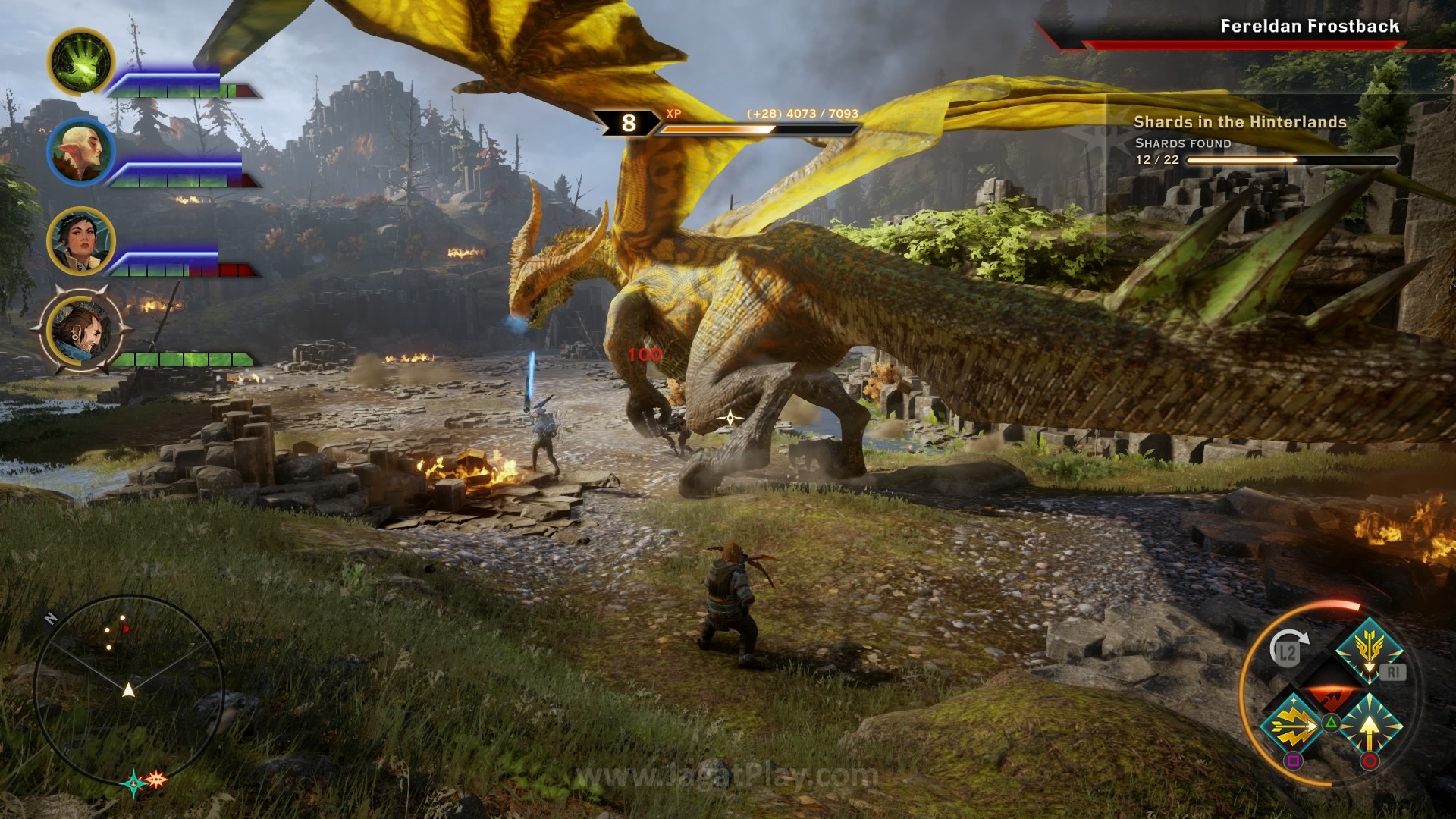Expand the Shards in the Hinterlands quest entry
Viewport: 1456px width, 819px height.
(x=1241, y=120)
